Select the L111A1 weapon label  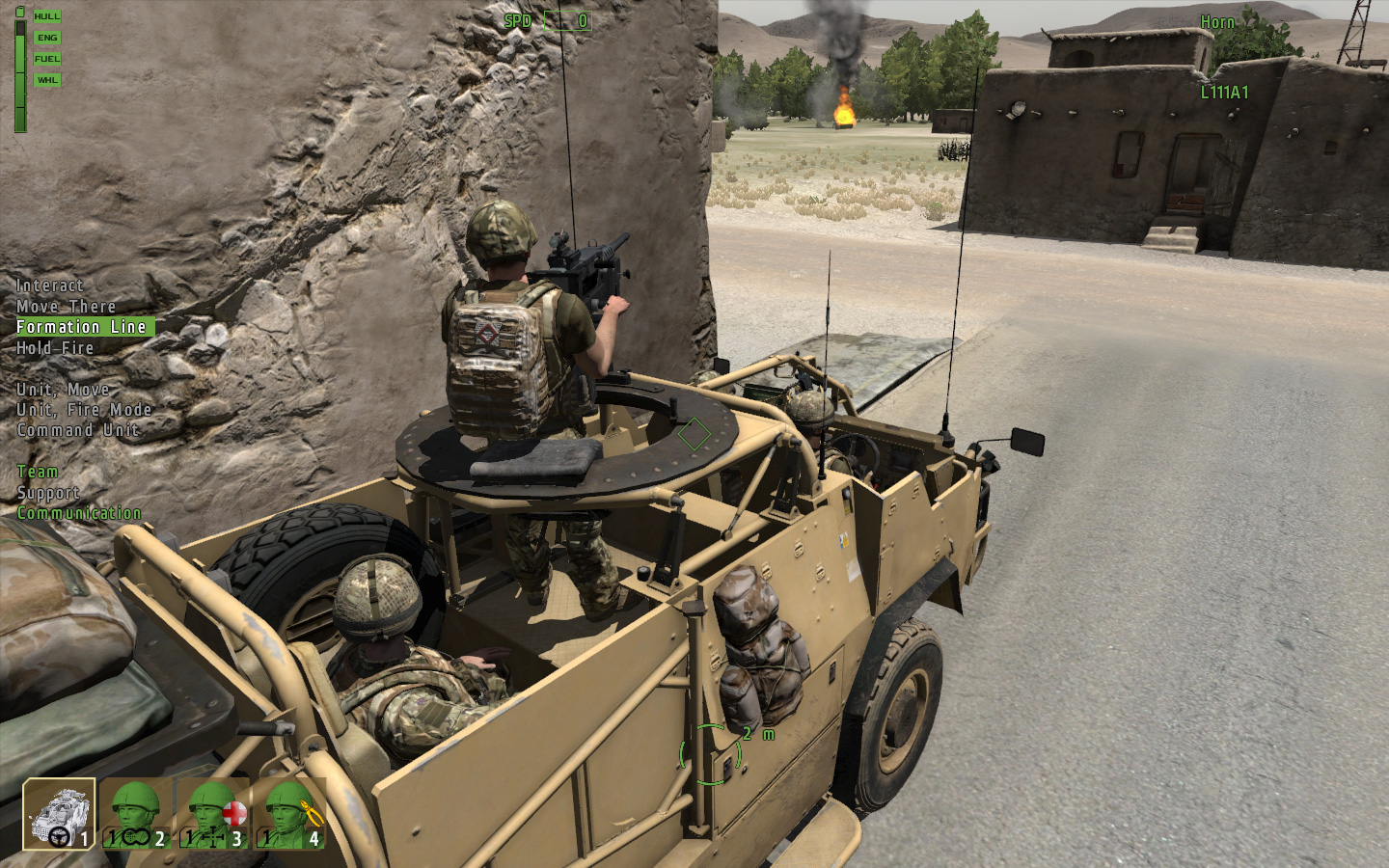point(1224,94)
